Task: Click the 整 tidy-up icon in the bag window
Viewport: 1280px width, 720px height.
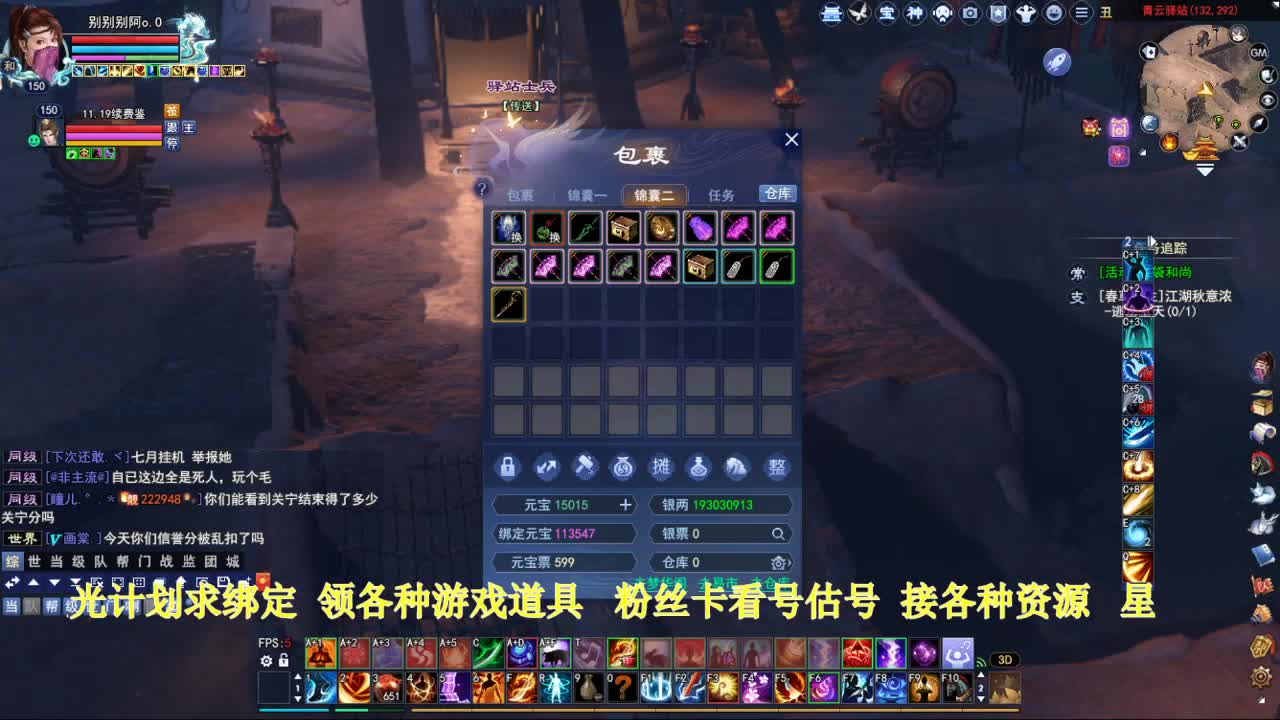Action: click(777, 467)
